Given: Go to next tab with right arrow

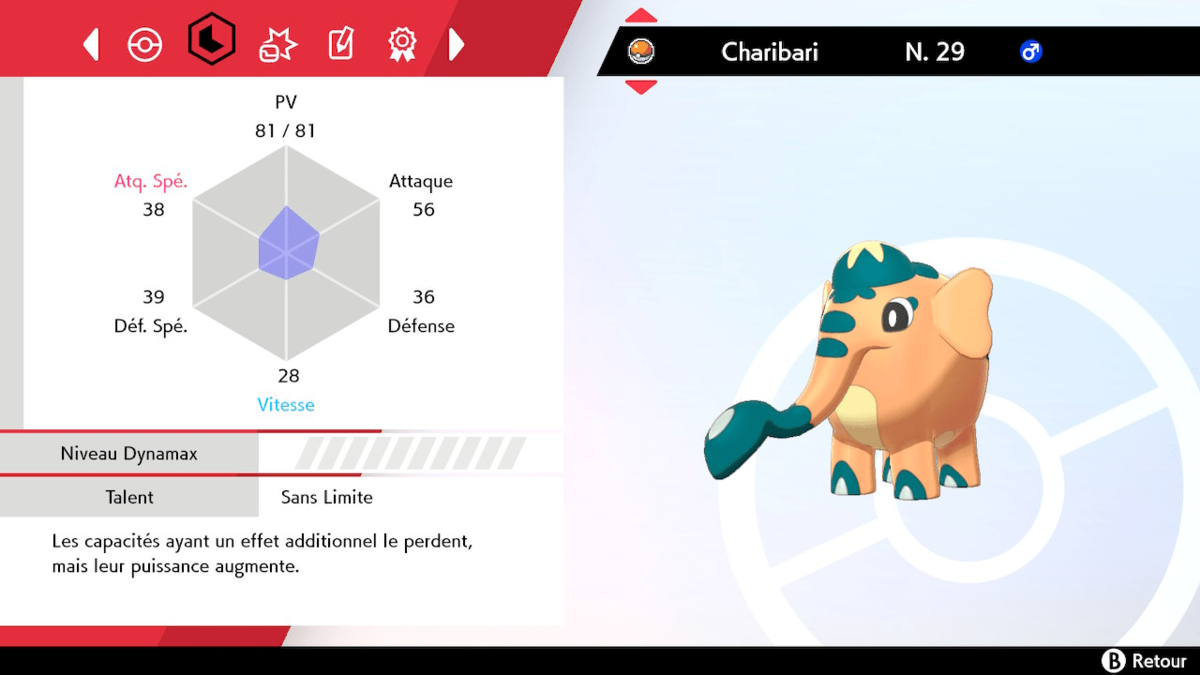Looking at the screenshot, I should point(456,44).
